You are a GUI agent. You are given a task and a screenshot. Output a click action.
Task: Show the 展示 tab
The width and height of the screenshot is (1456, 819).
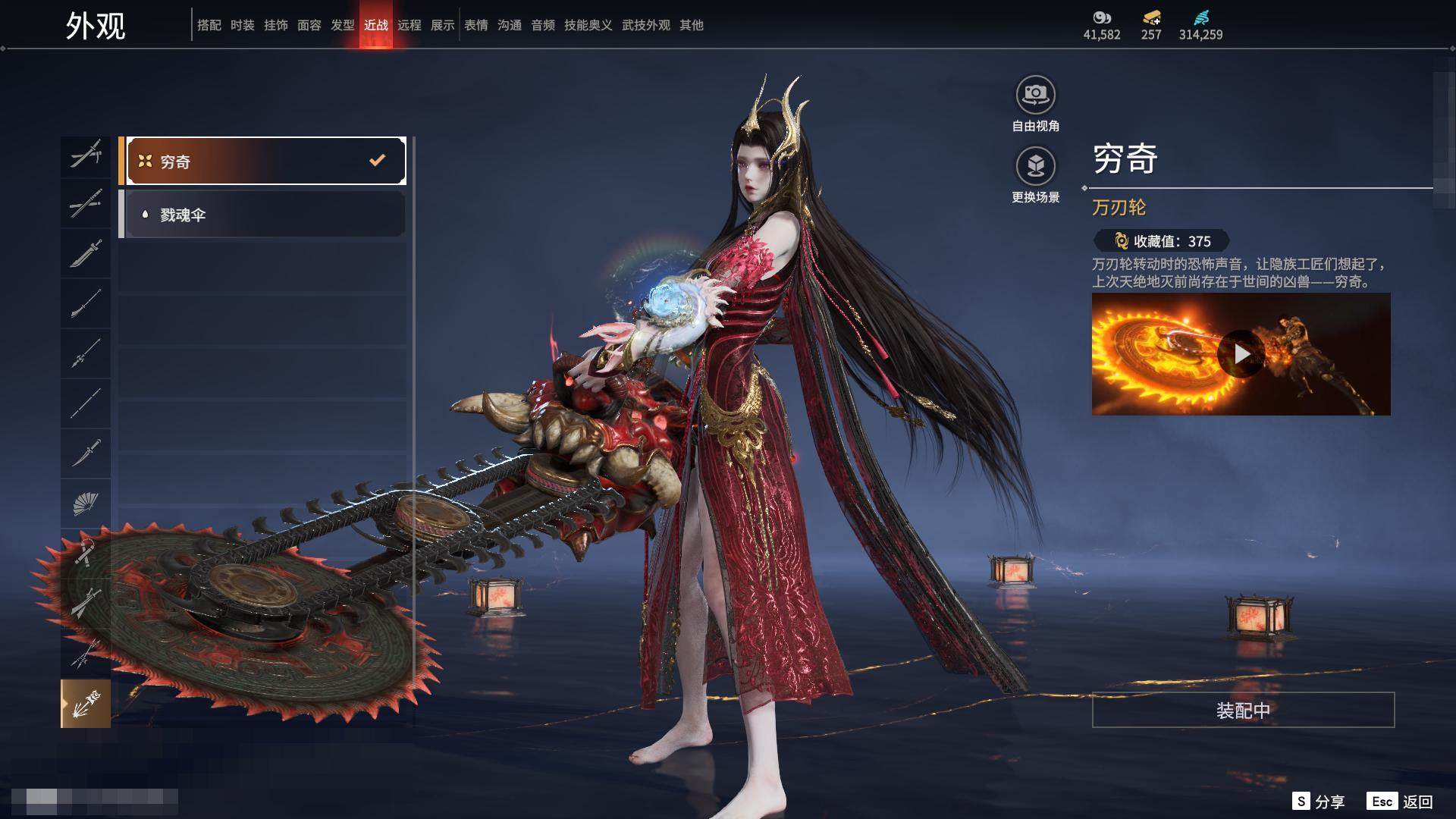443,25
